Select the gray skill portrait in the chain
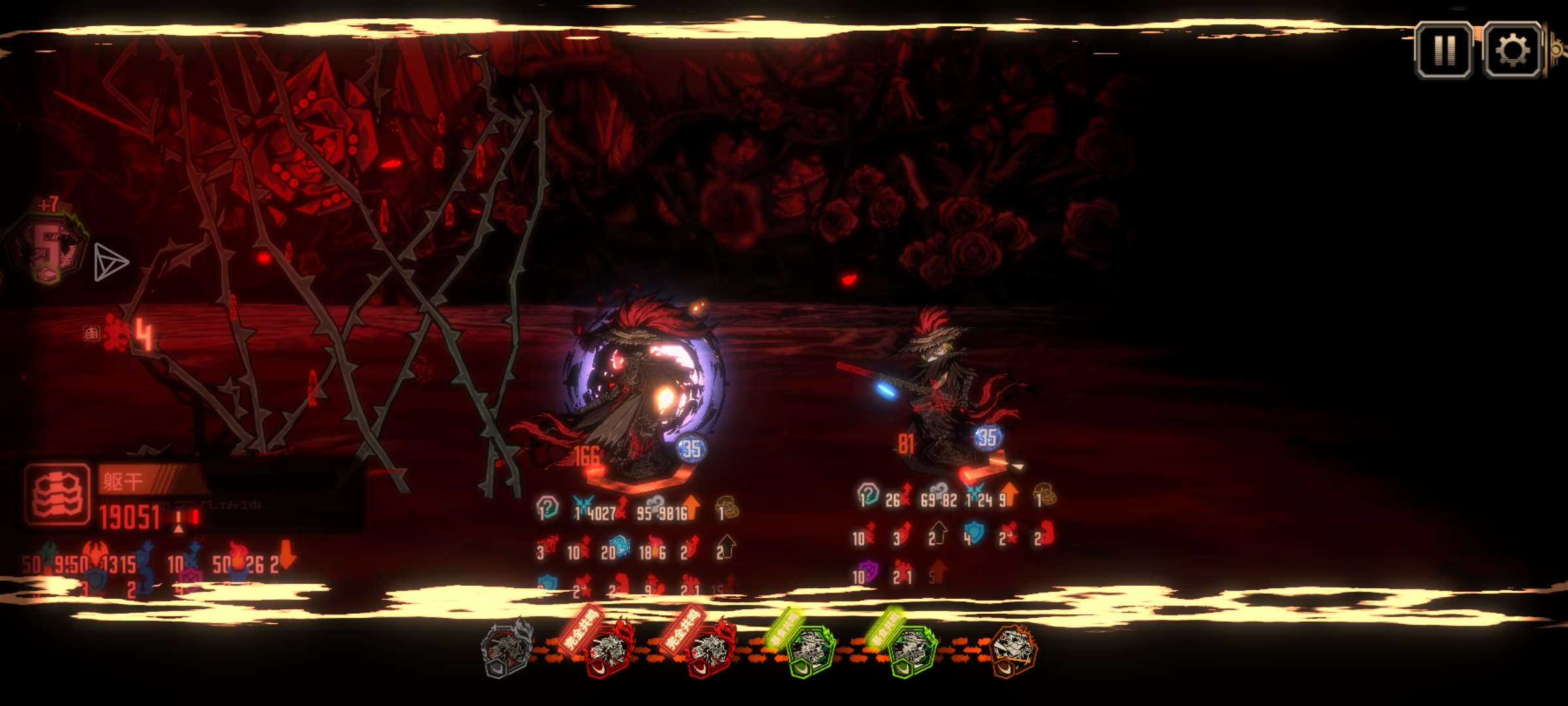 point(507,649)
